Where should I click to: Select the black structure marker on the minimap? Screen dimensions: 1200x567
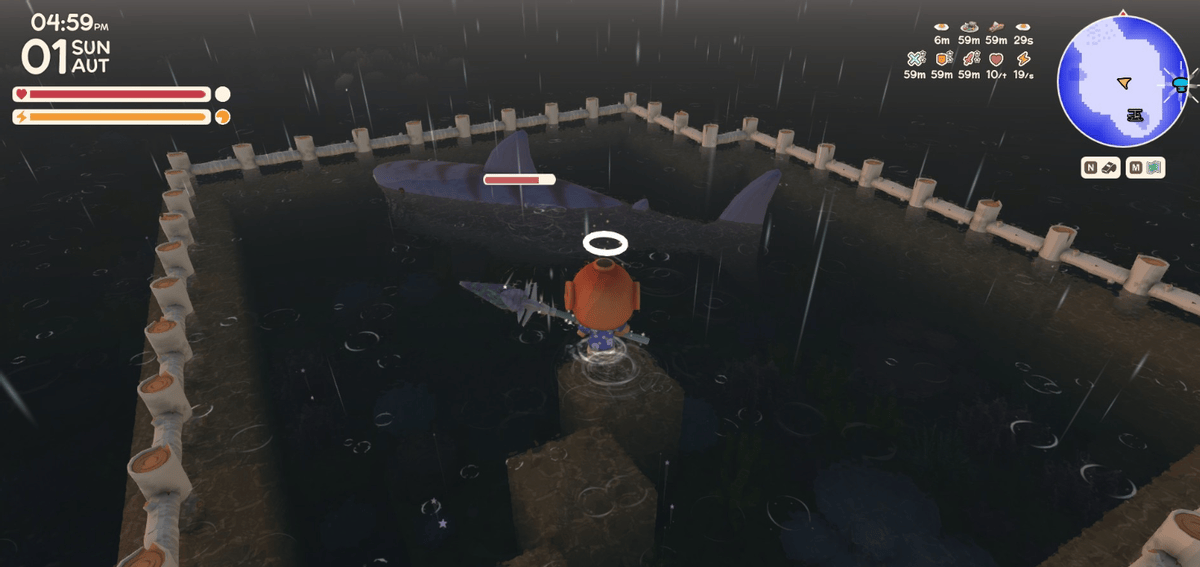coord(1134,116)
